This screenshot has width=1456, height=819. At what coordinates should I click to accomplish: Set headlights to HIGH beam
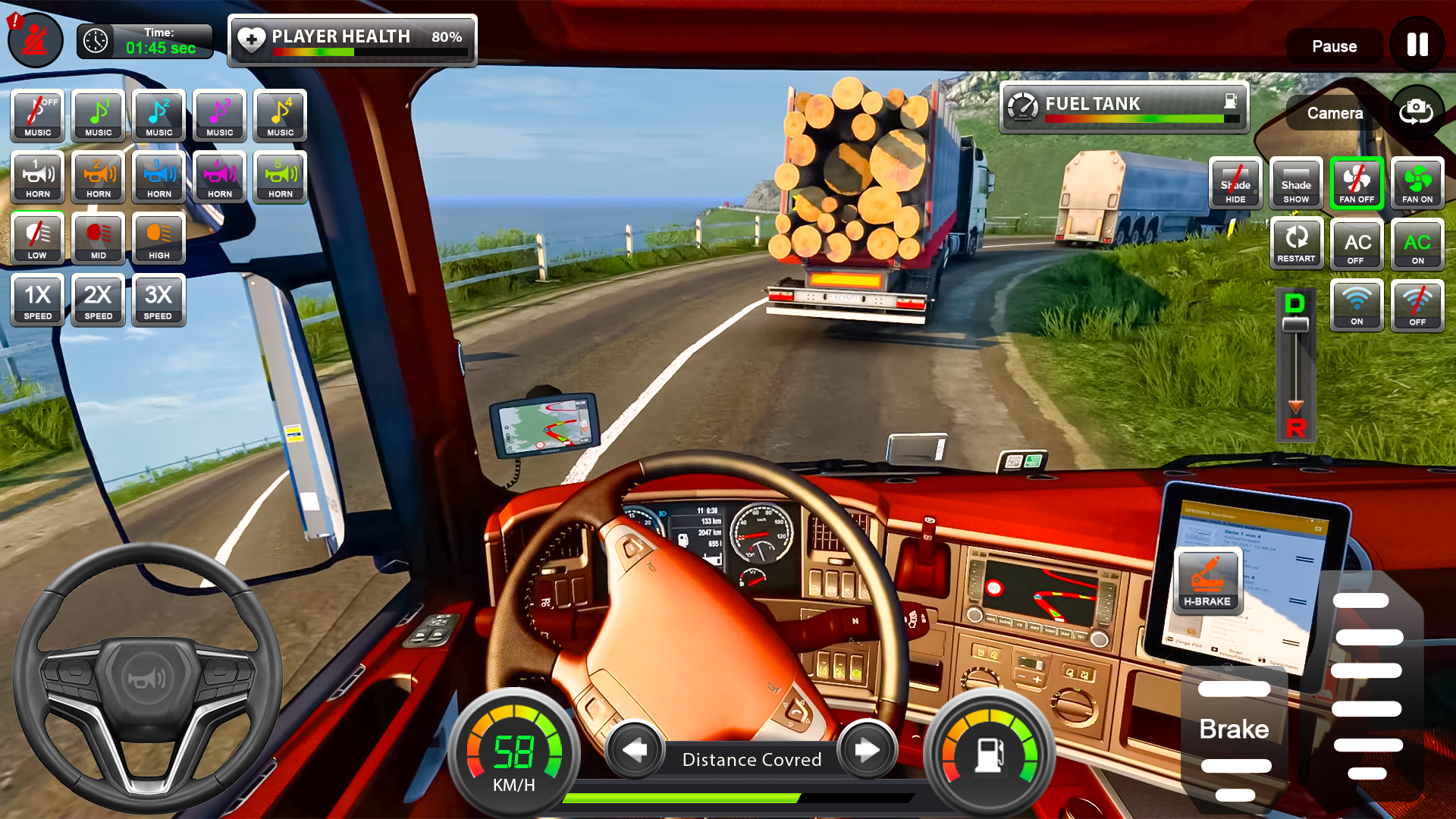(158, 238)
